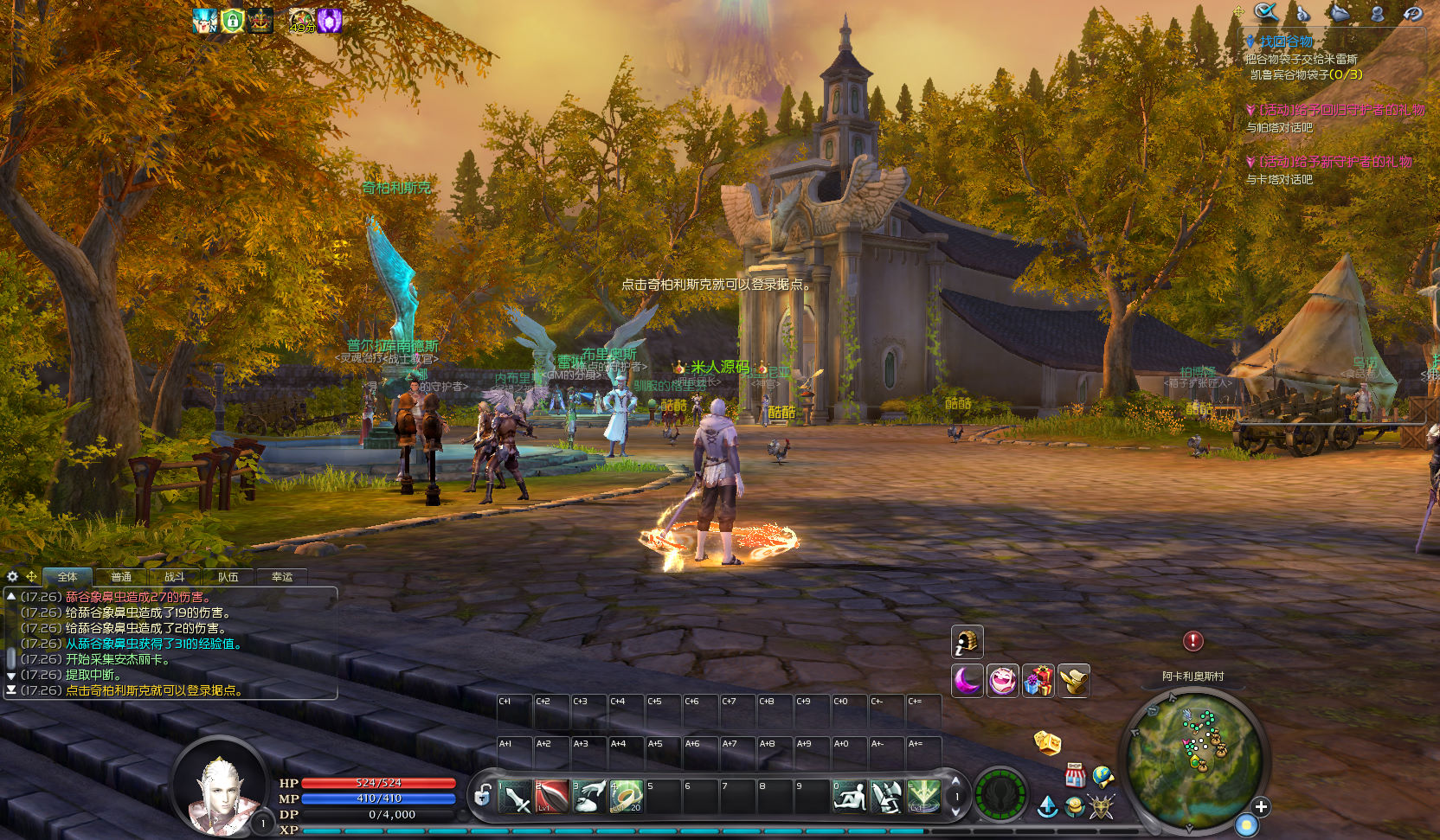The image size is (1440, 840).
Task: Open chat settings gear icon
Action: click(x=12, y=576)
